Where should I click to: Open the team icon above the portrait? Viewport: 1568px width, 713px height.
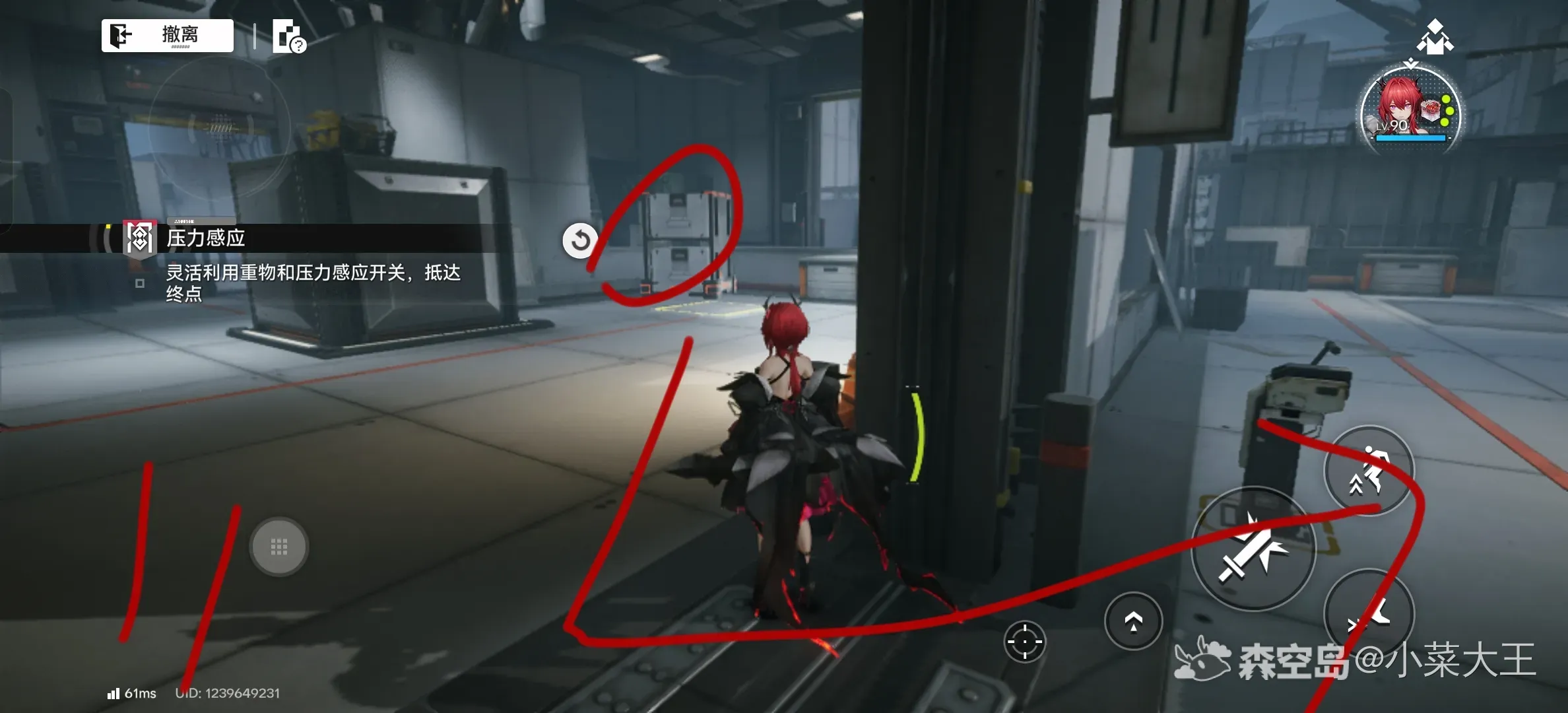click(1435, 37)
